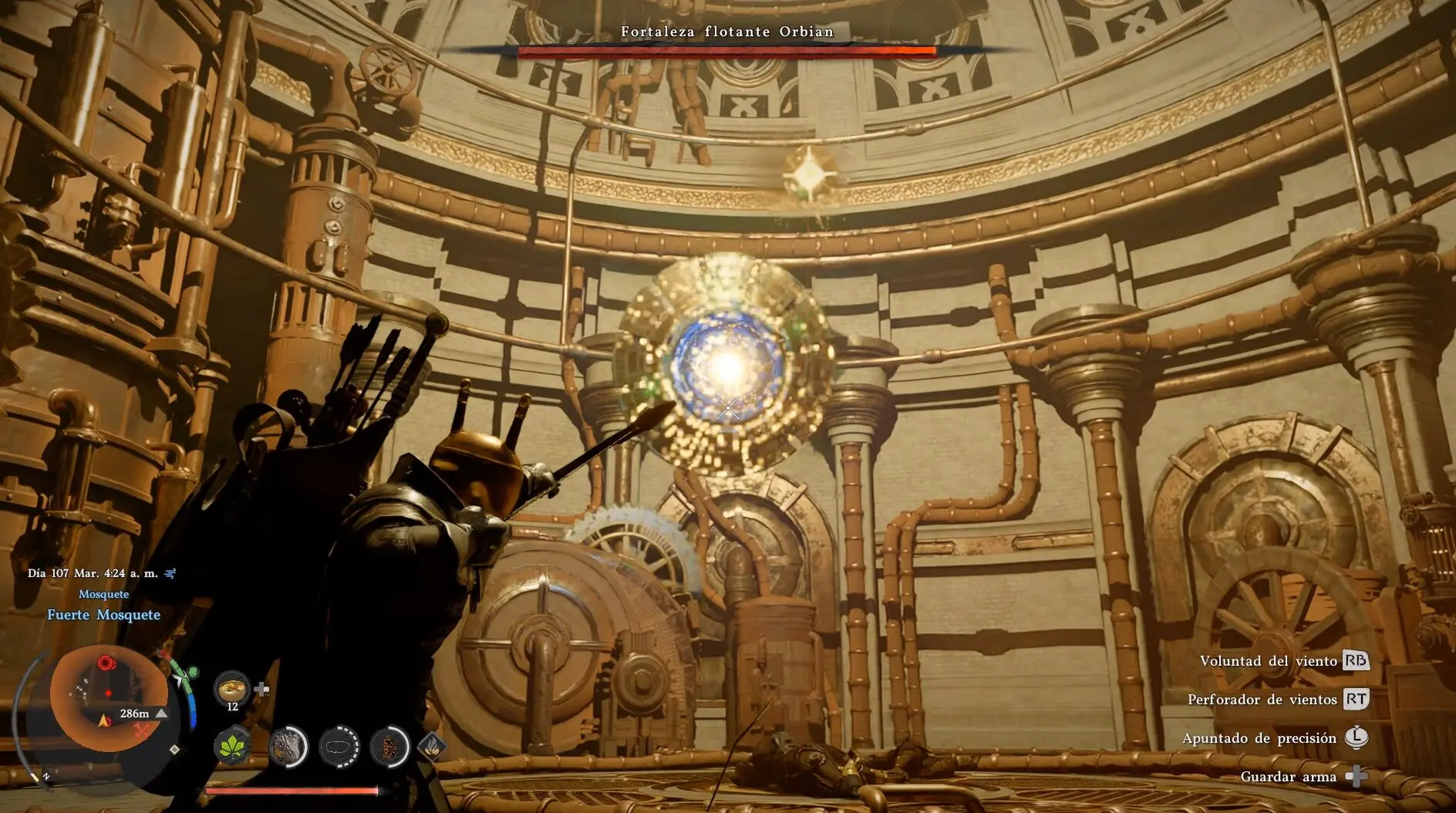Click the red target marker on minimap
The width and height of the screenshot is (1456, 813).
coord(106,663)
